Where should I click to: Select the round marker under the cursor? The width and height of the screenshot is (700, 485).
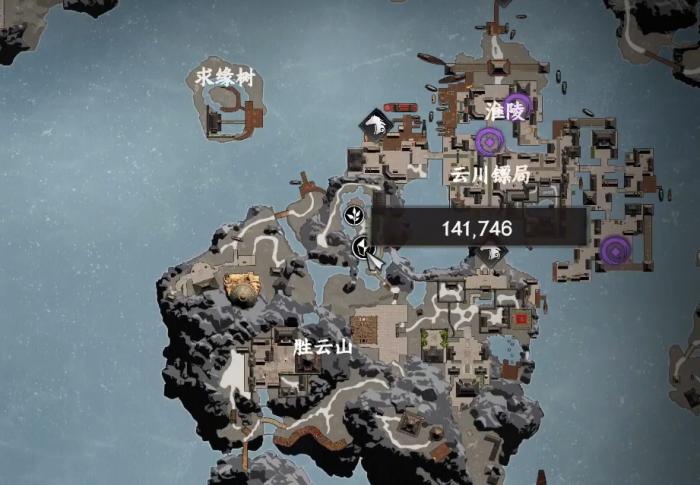362,248
